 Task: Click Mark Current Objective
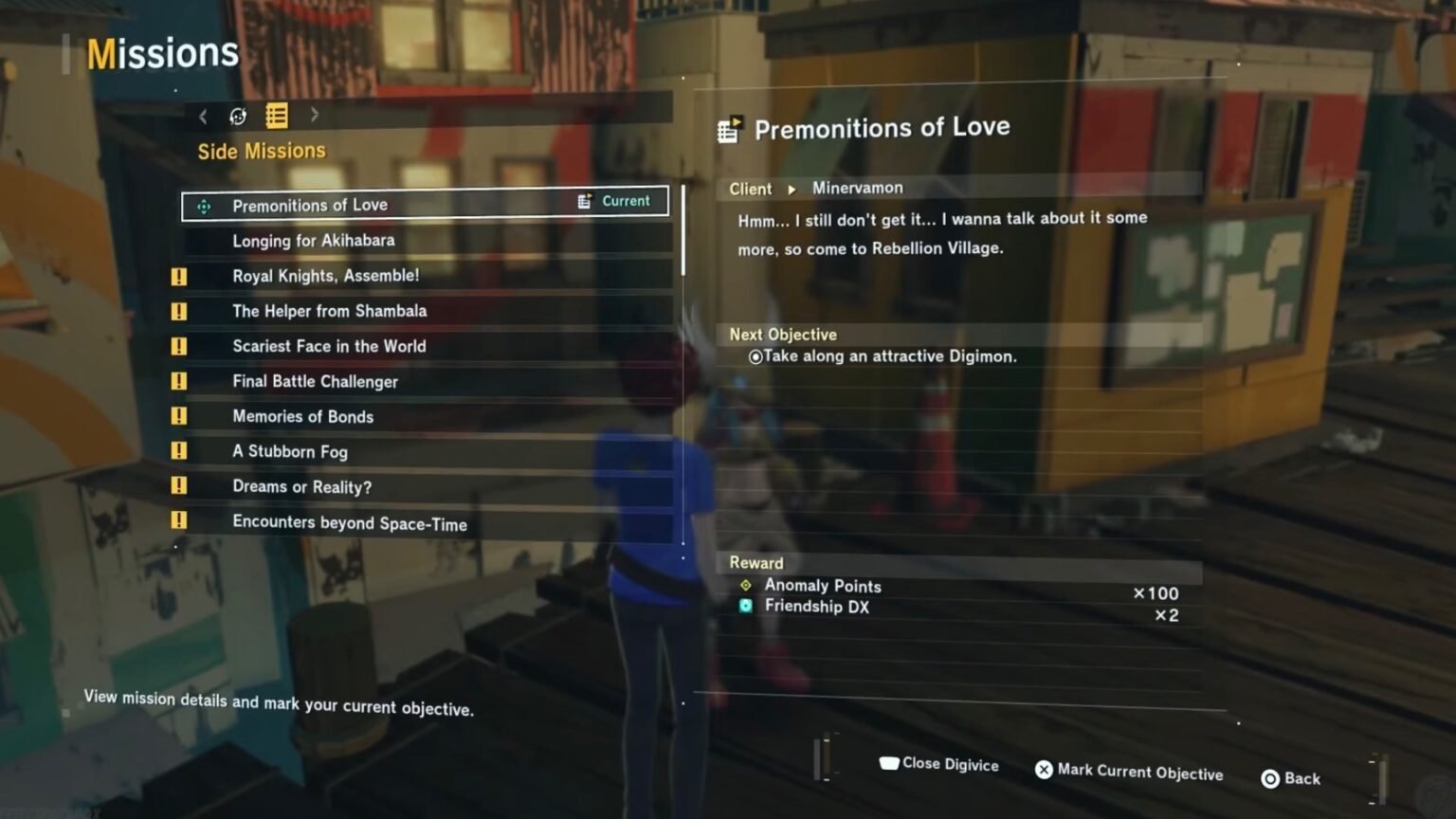click(1129, 772)
